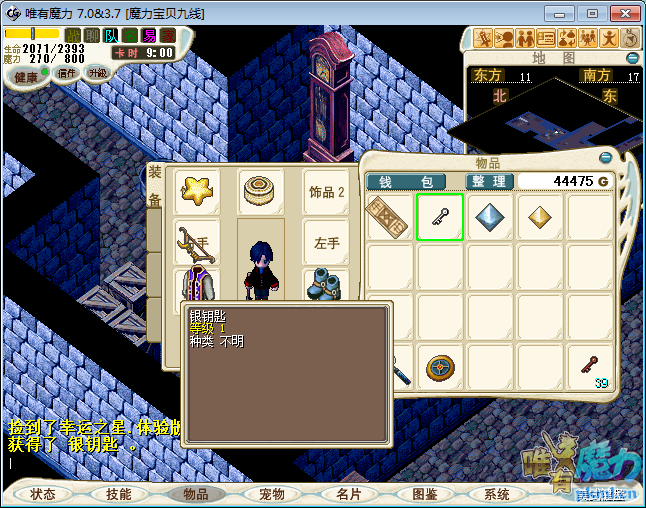Open the 技能 skills menu

(119, 494)
